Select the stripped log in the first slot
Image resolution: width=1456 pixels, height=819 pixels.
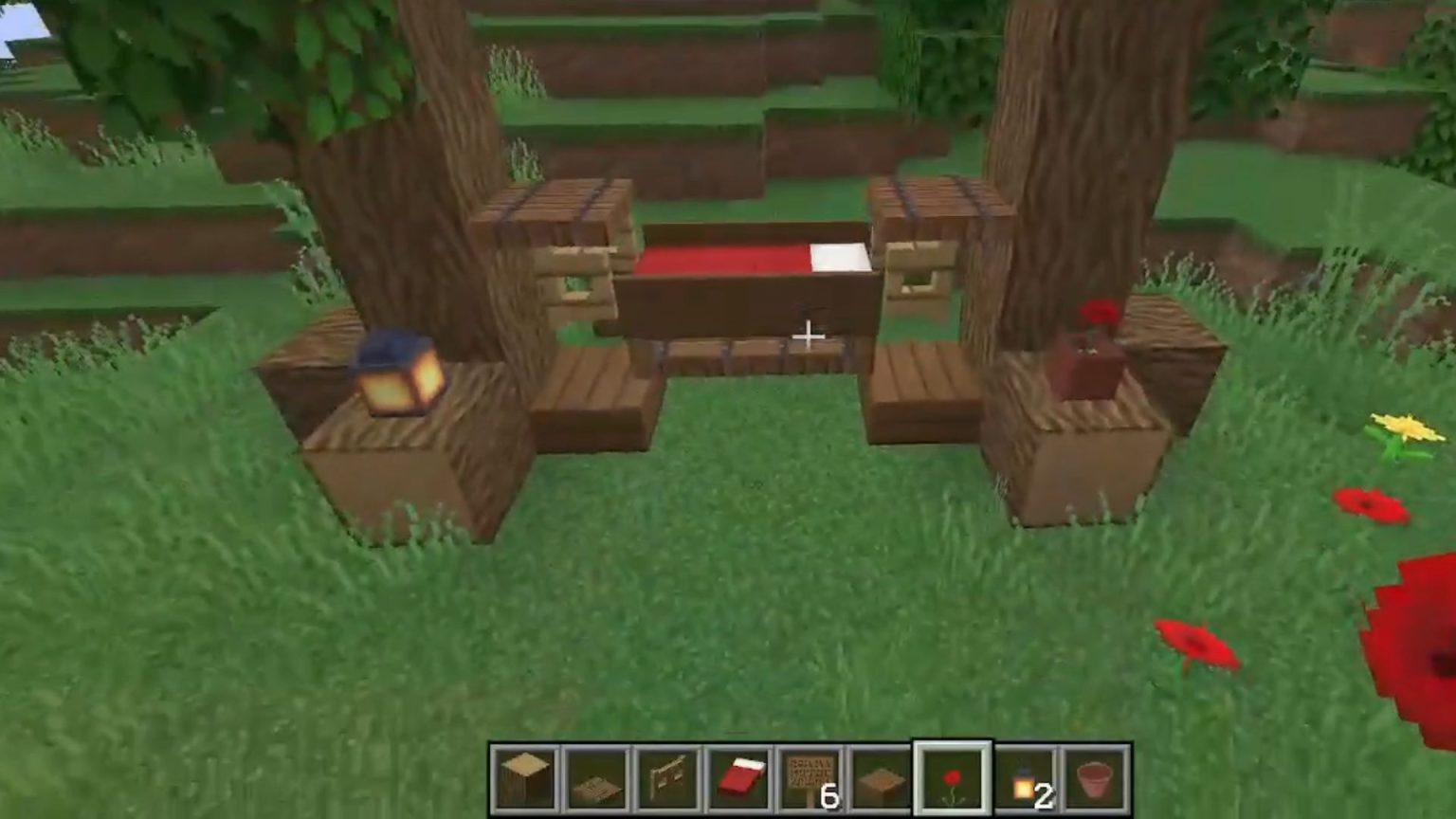[x=524, y=777]
